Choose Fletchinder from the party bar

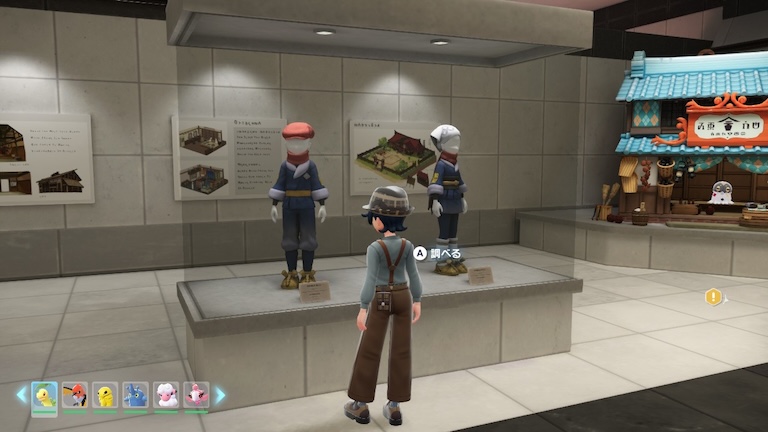[75, 395]
